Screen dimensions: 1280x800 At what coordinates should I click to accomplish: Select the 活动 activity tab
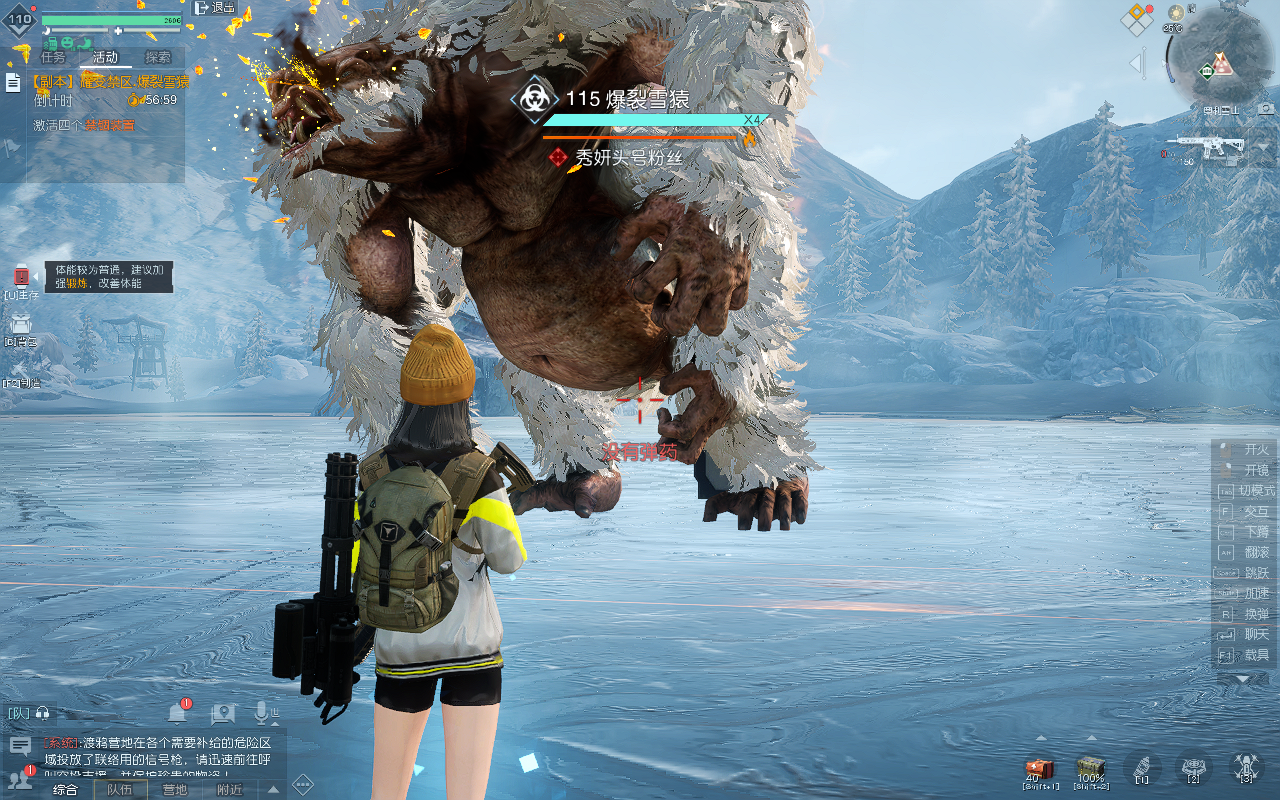point(105,58)
